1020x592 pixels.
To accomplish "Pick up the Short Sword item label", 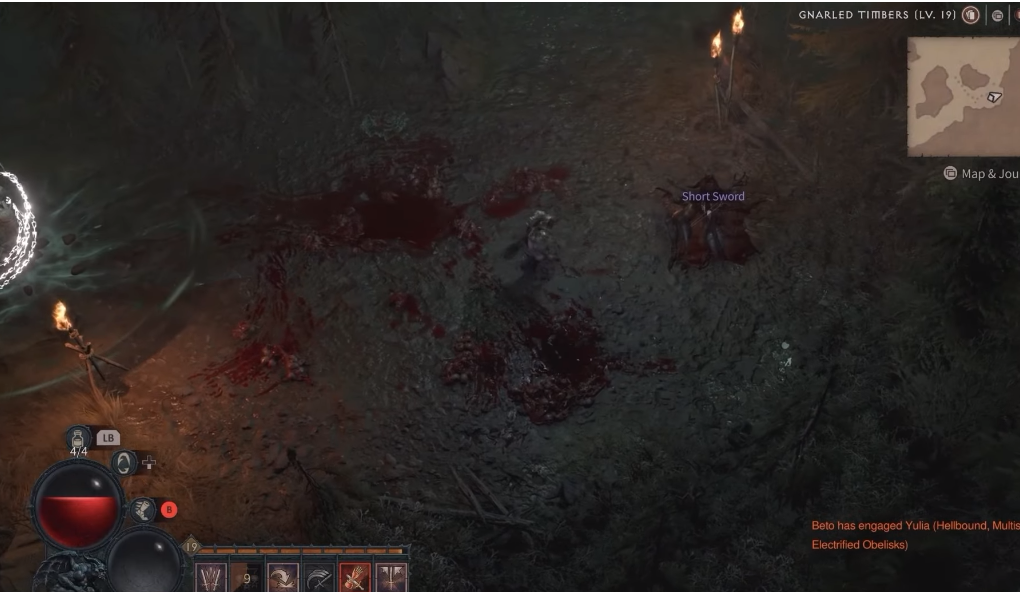I will [x=713, y=197].
